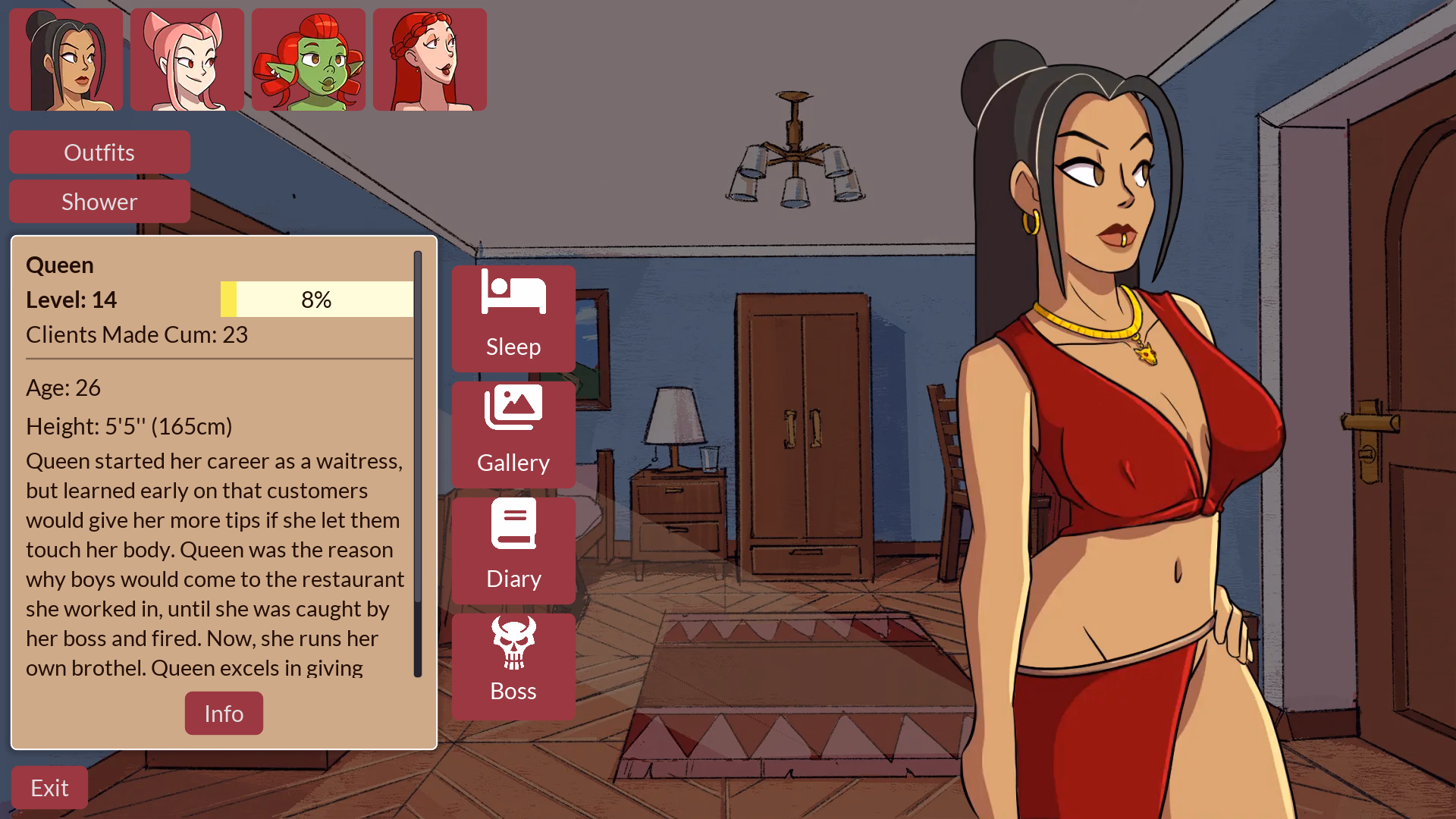Select the green-skinned girl's portrait
This screenshot has width=1456, height=819.
(308, 59)
